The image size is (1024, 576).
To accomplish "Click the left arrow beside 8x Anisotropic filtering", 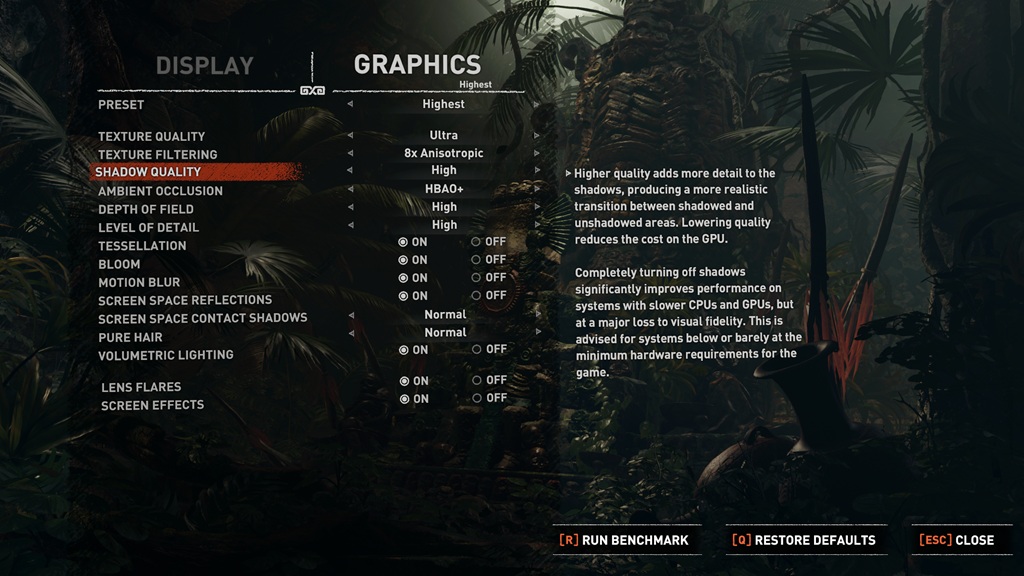I will pos(350,153).
